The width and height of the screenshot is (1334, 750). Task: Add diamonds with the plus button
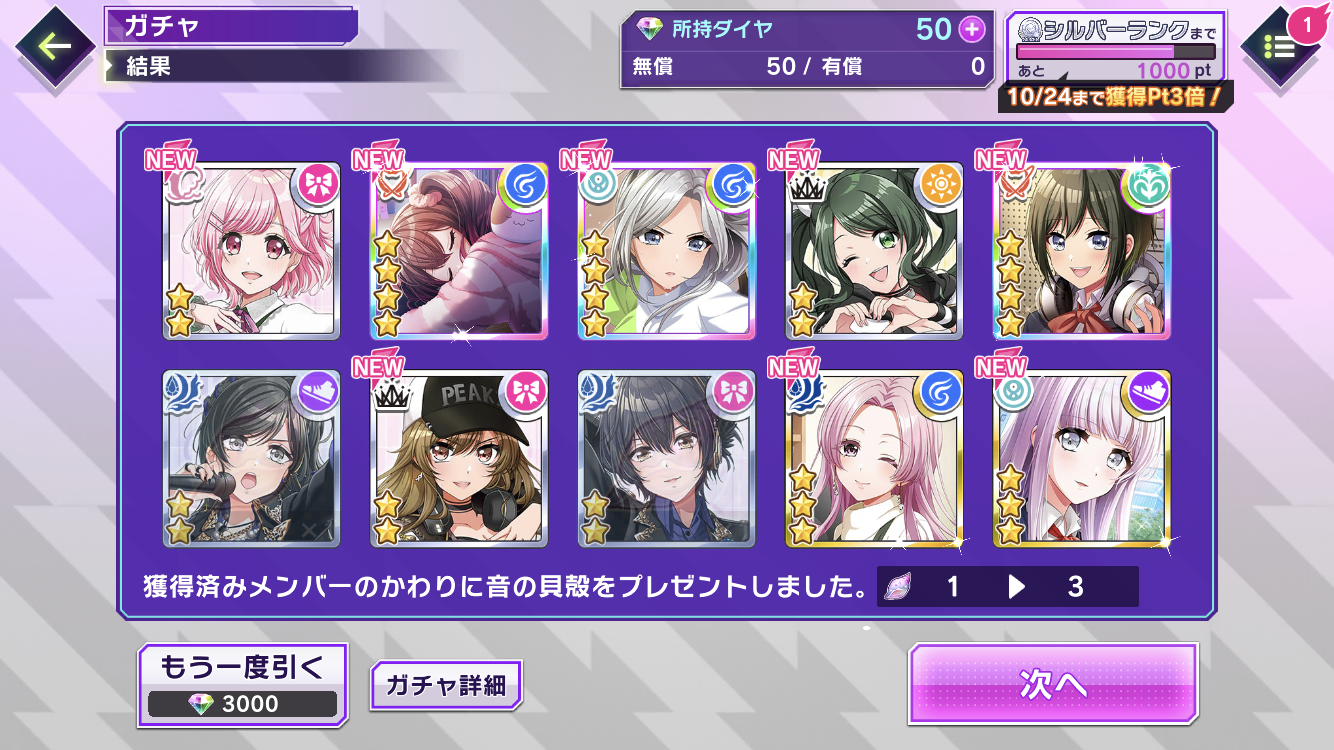tap(972, 30)
